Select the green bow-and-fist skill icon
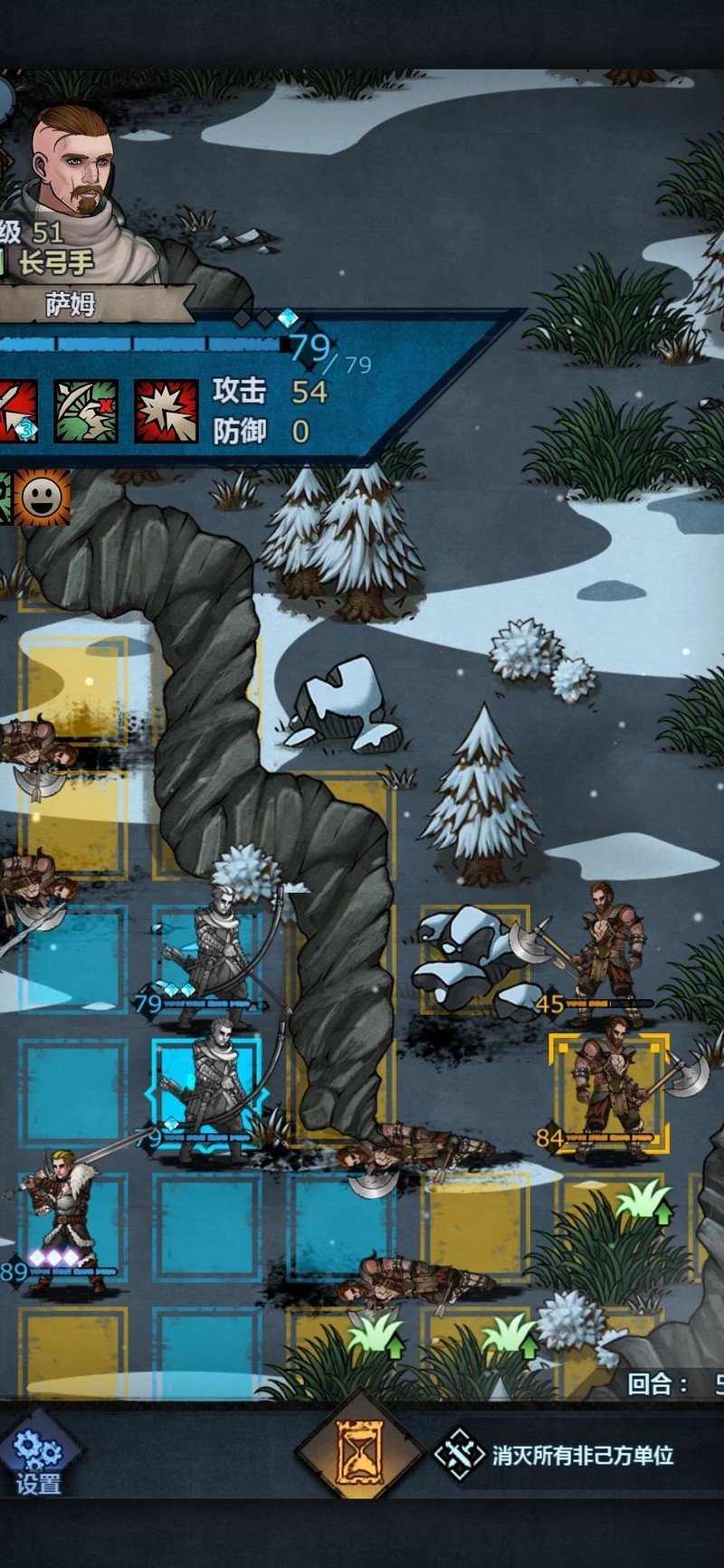 (x=86, y=411)
